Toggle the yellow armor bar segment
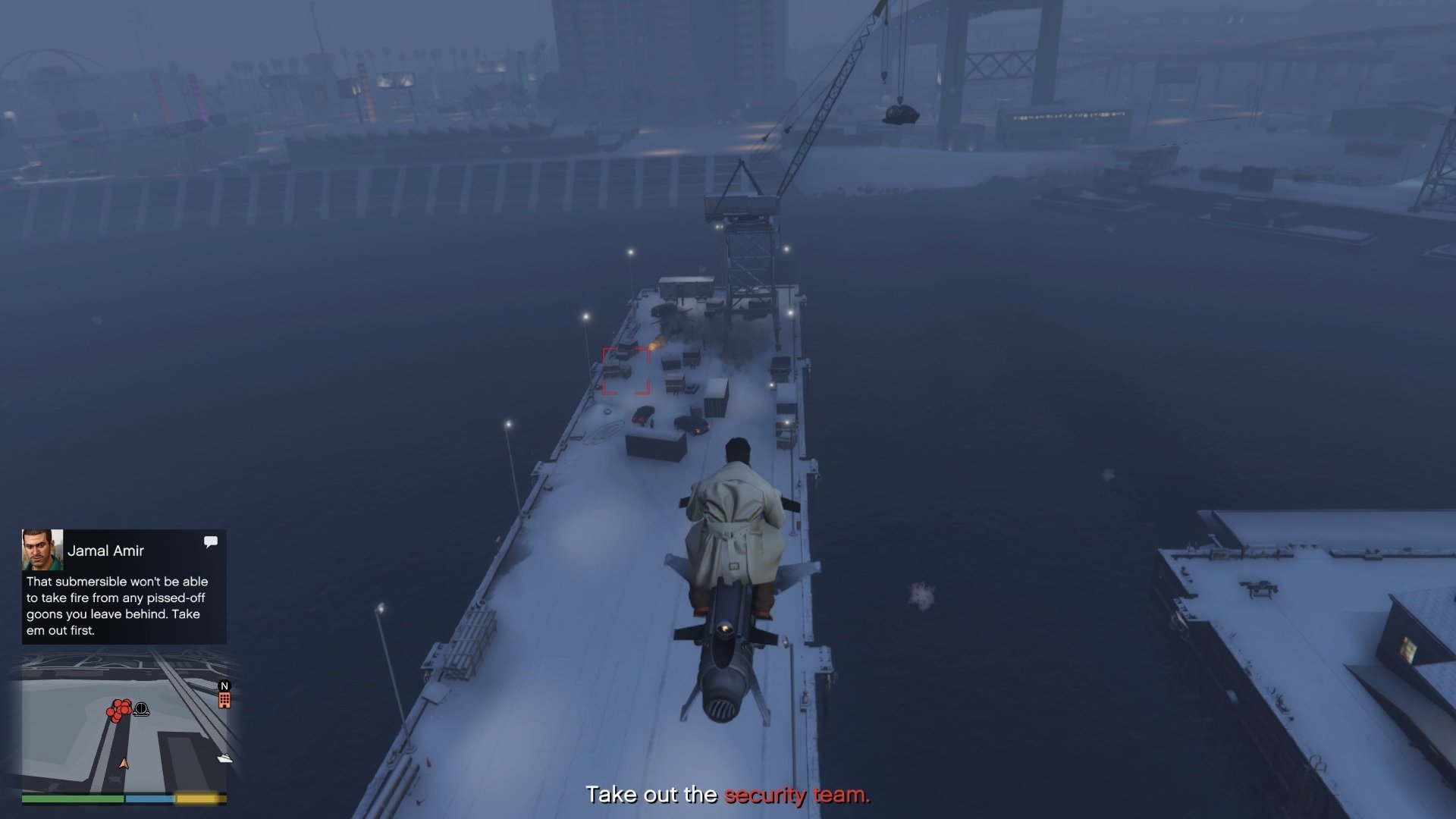This screenshot has width=1456, height=819. 196,799
